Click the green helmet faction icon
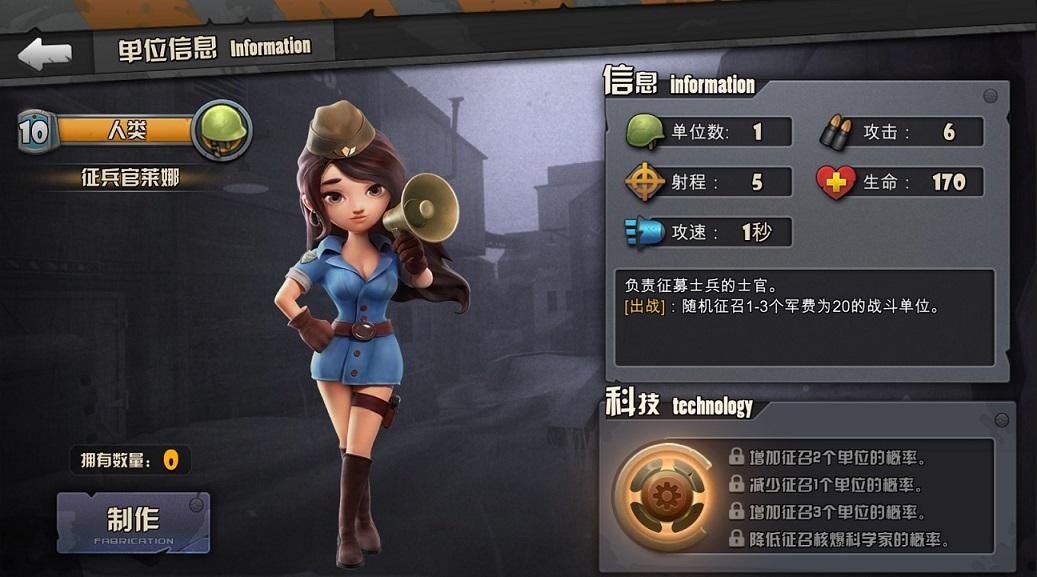The image size is (1037, 577). coord(221,129)
